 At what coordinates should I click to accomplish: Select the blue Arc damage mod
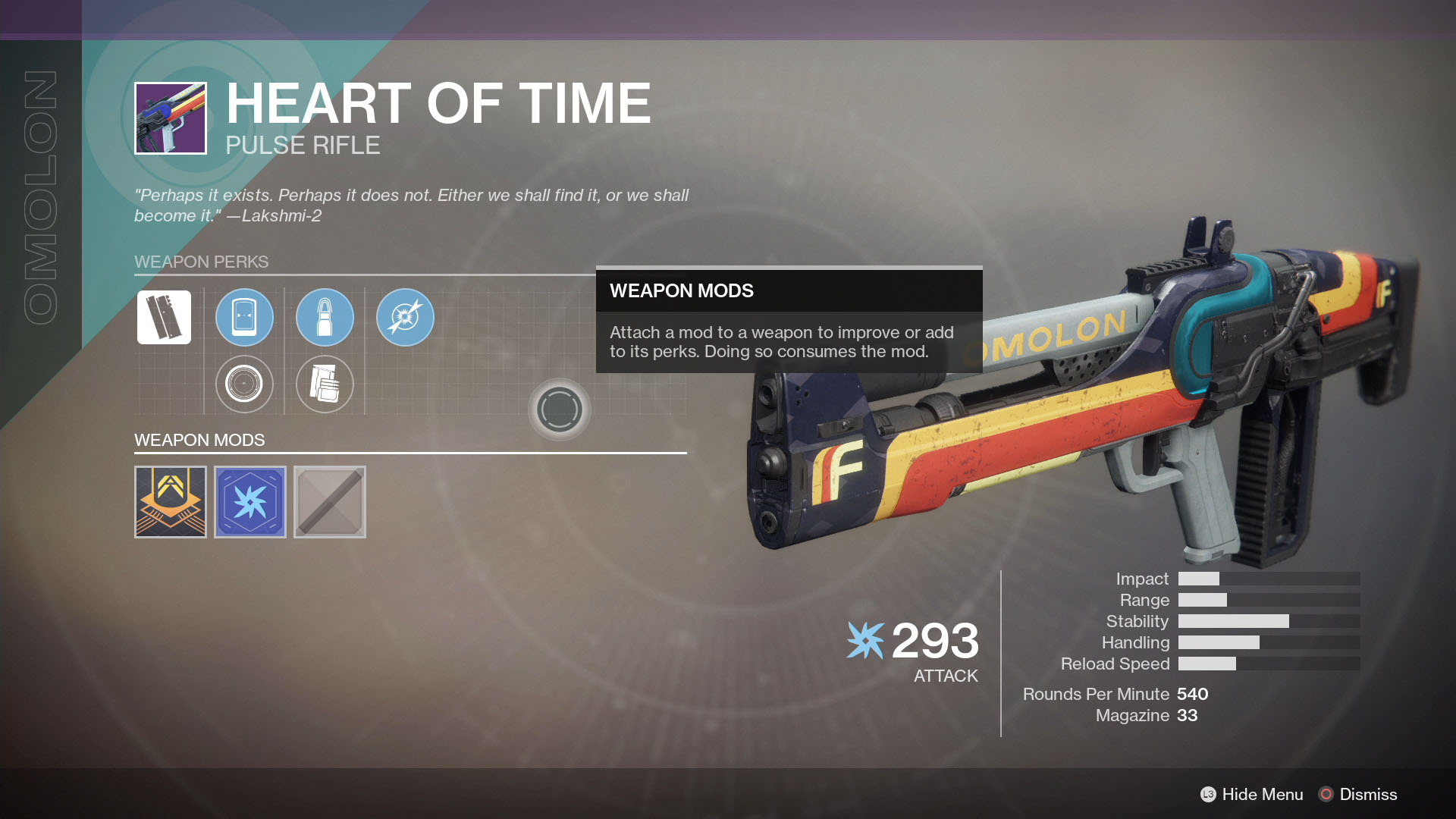click(x=250, y=501)
